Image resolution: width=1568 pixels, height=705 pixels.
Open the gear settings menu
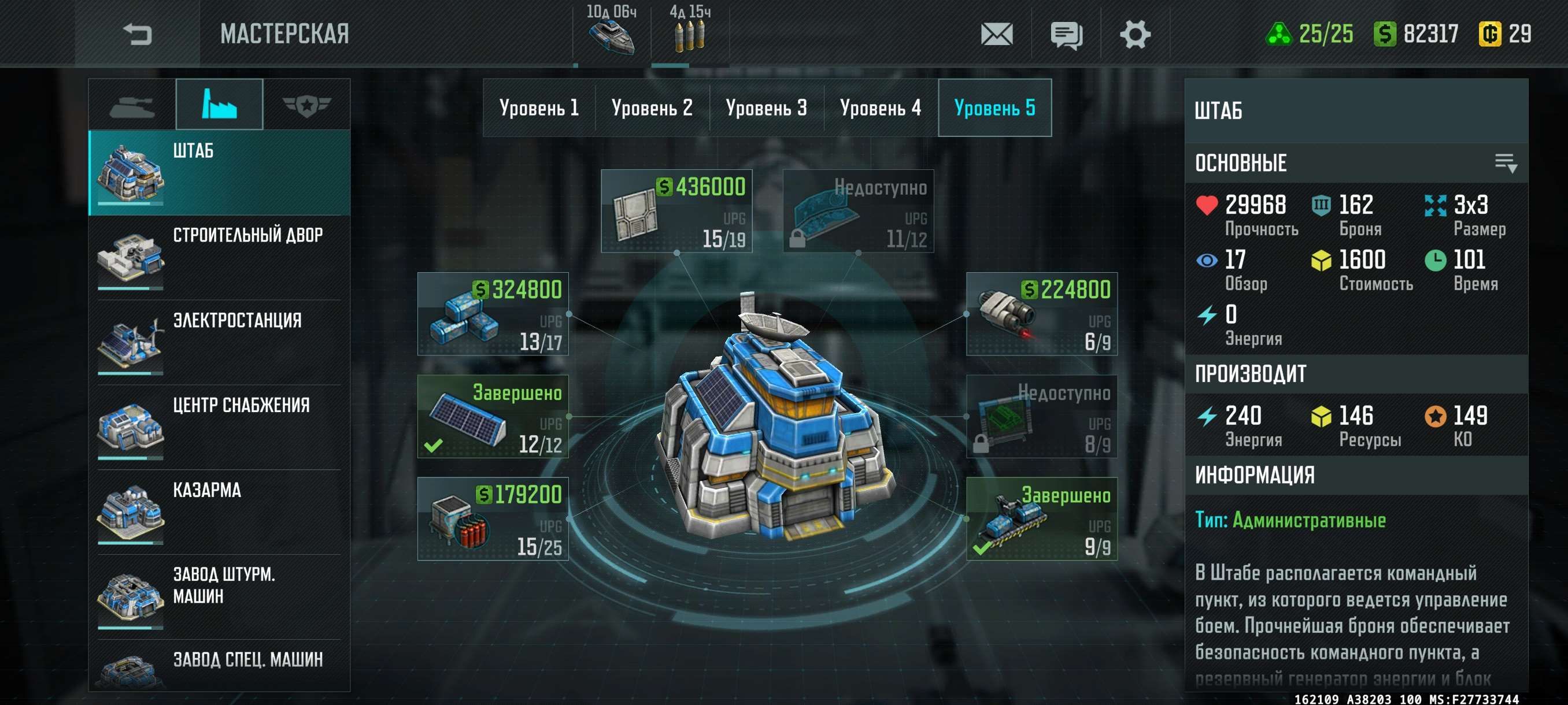tap(1135, 34)
